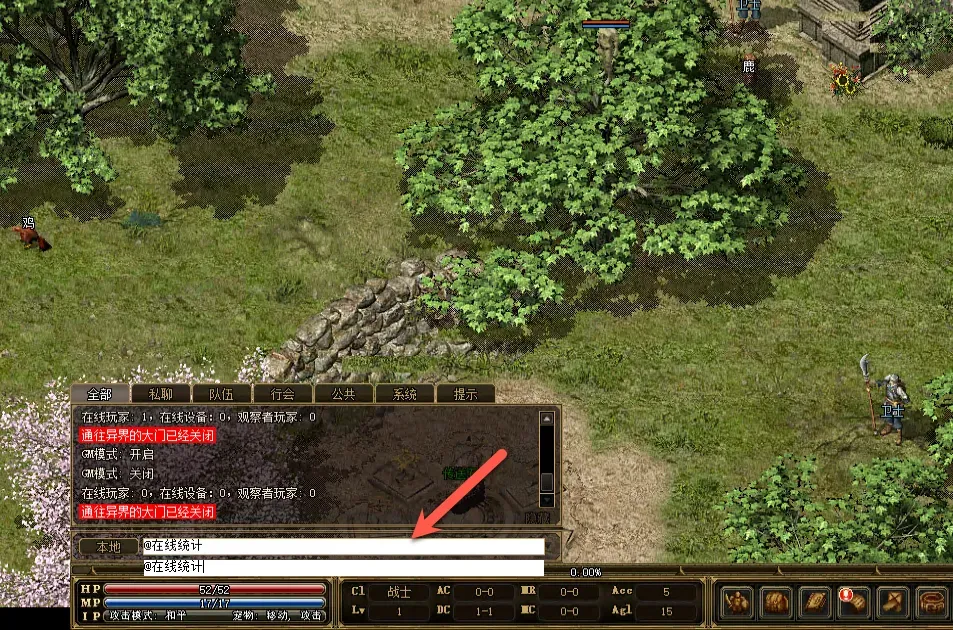Open the character equipment icon
This screenshot has height=630, width=953.
[739, 602]
